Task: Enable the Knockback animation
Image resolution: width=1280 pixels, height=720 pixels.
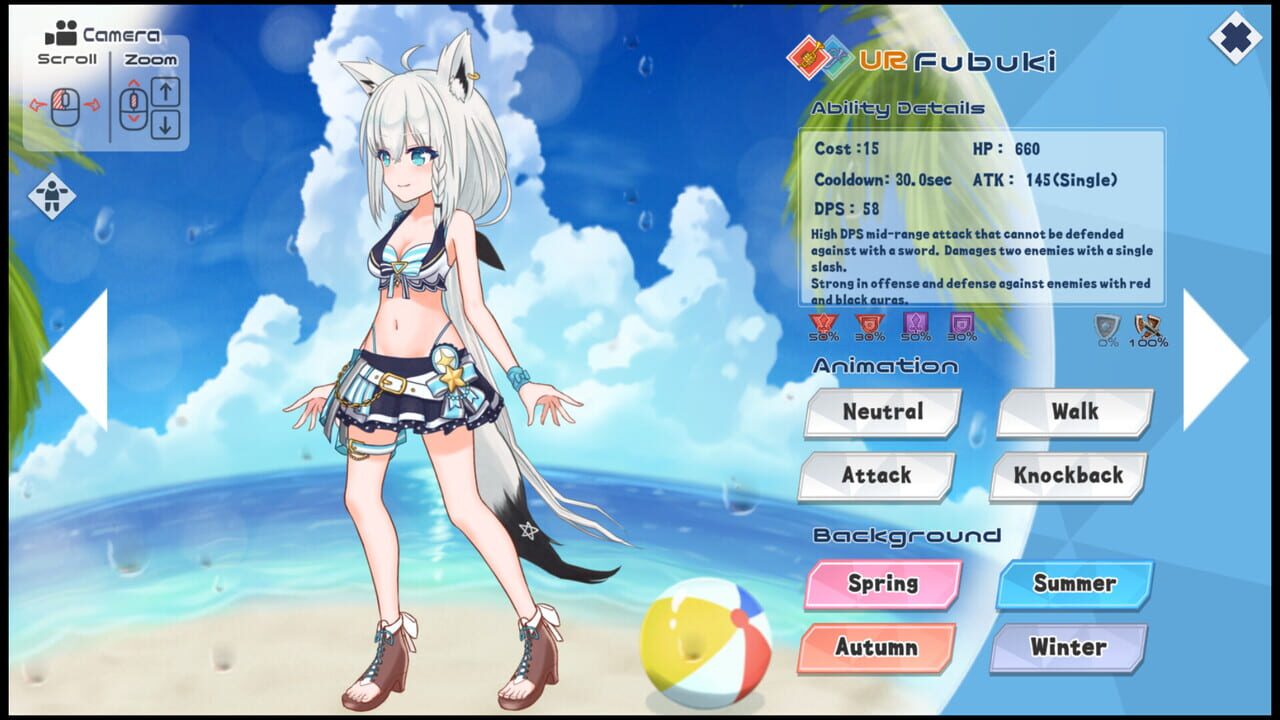Action: click(1065, 476)
